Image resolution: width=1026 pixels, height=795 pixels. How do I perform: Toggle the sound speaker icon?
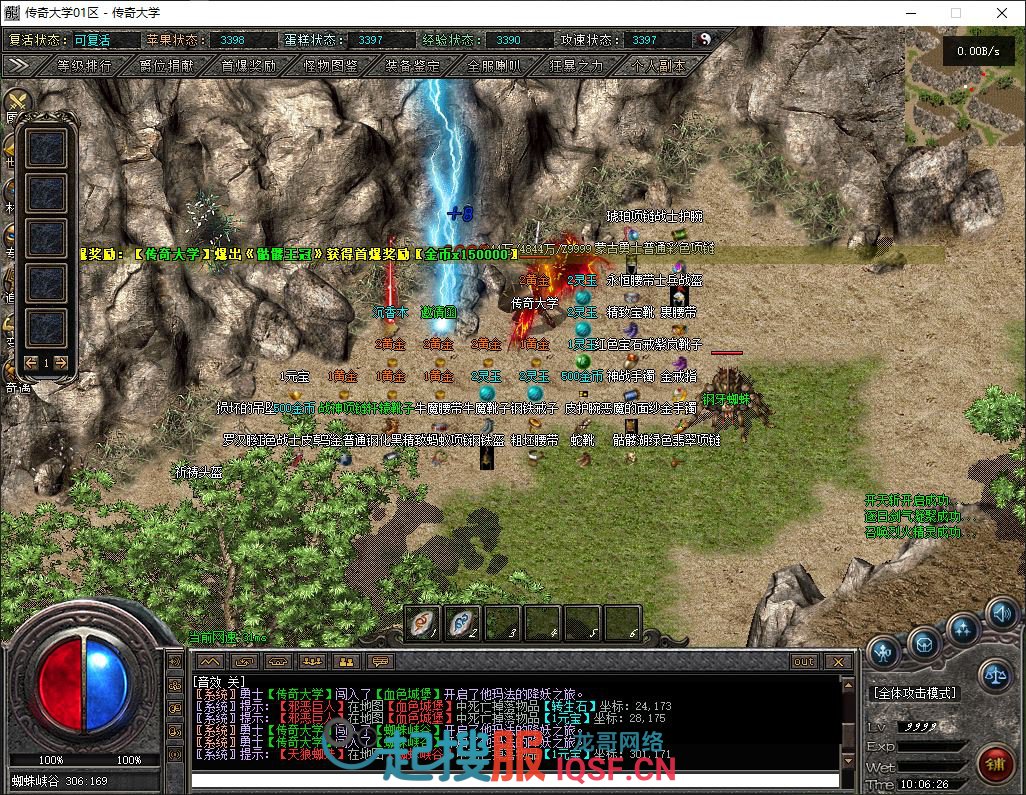pyautogui.click(x=1001, y=612)
